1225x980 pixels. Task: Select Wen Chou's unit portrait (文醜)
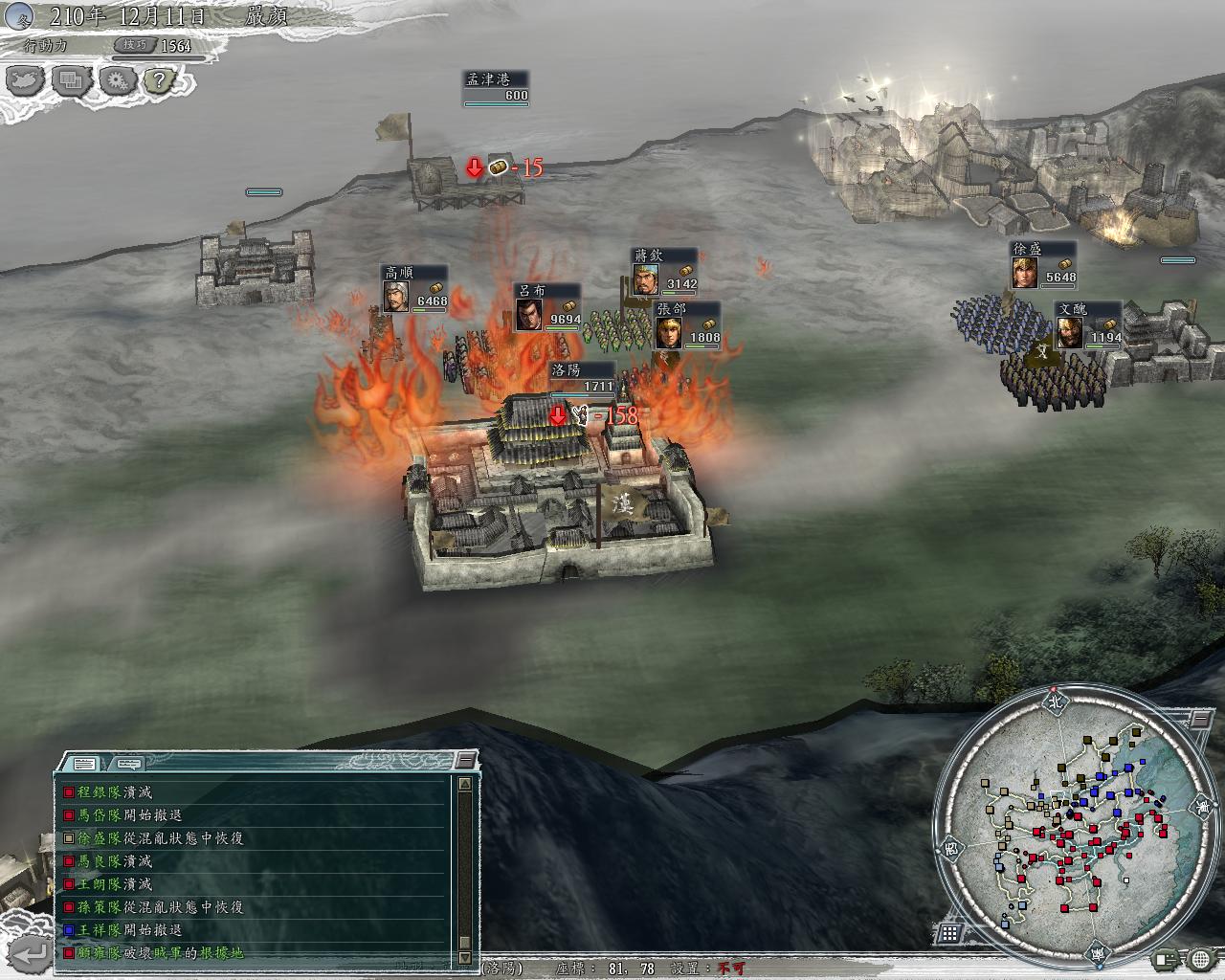click(x=1069, y=333)
